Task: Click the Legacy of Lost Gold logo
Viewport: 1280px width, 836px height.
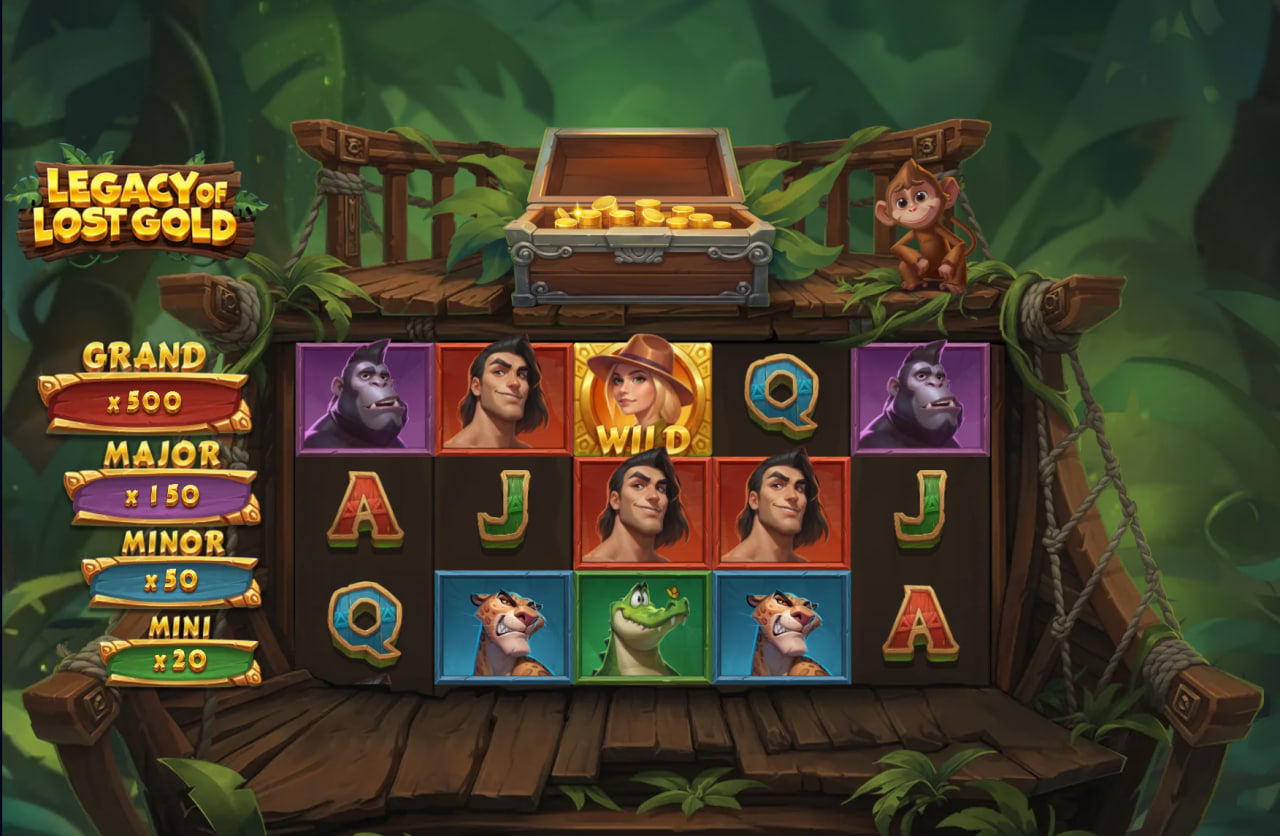Action: (x=135, y=205)
